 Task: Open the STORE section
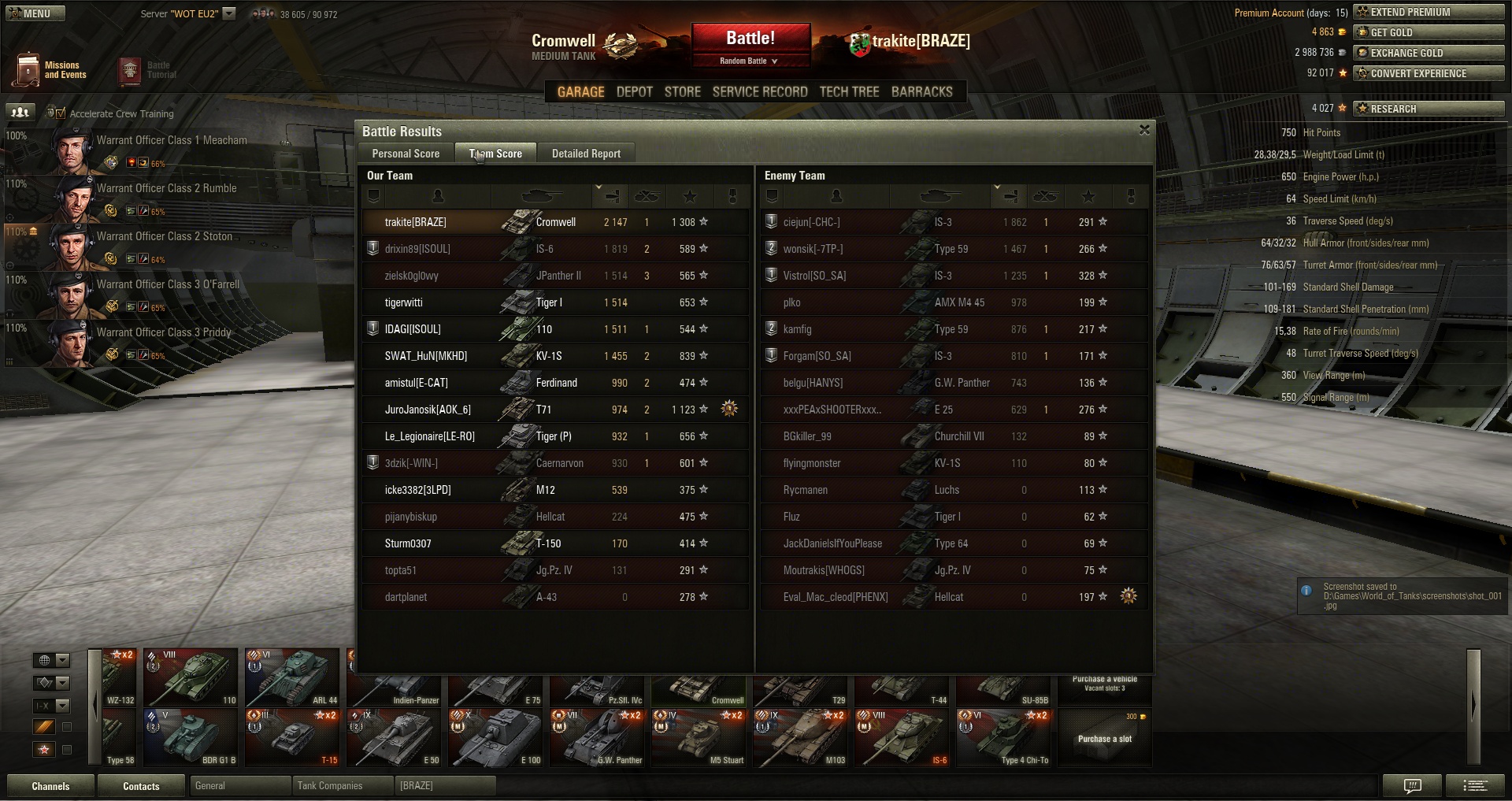point(682,92)
